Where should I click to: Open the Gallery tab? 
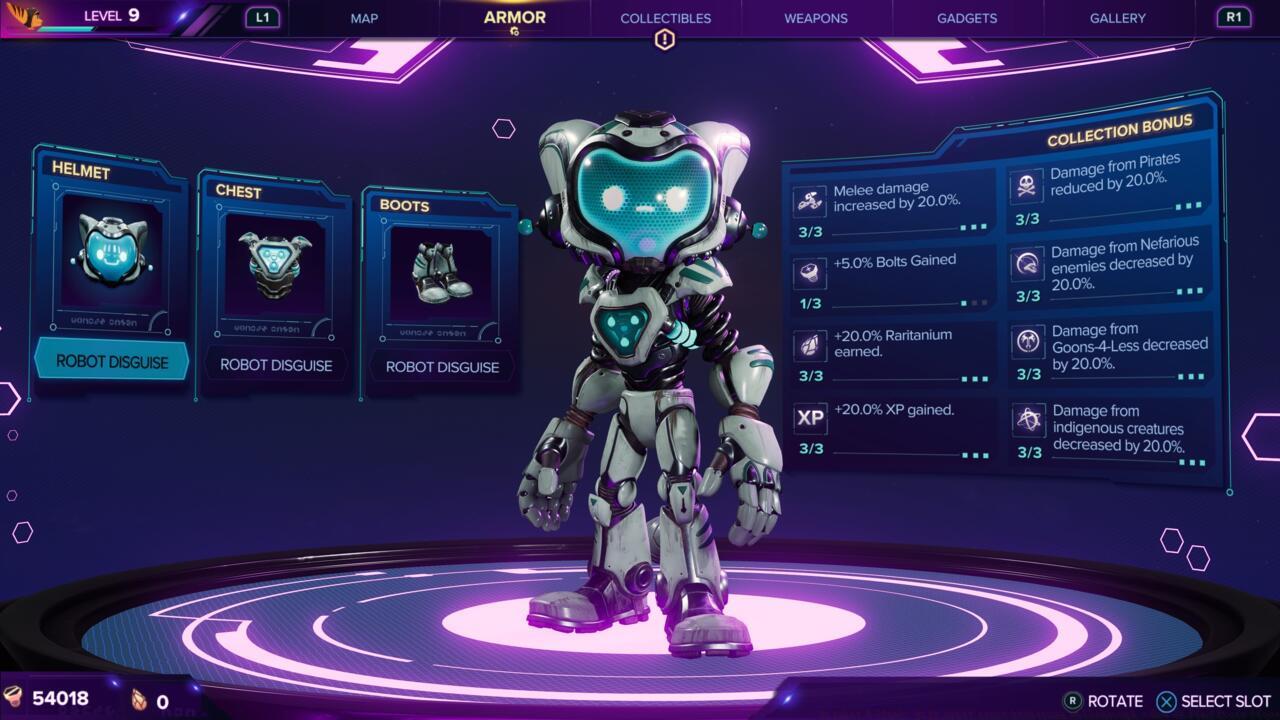[x=1117, y=18]
